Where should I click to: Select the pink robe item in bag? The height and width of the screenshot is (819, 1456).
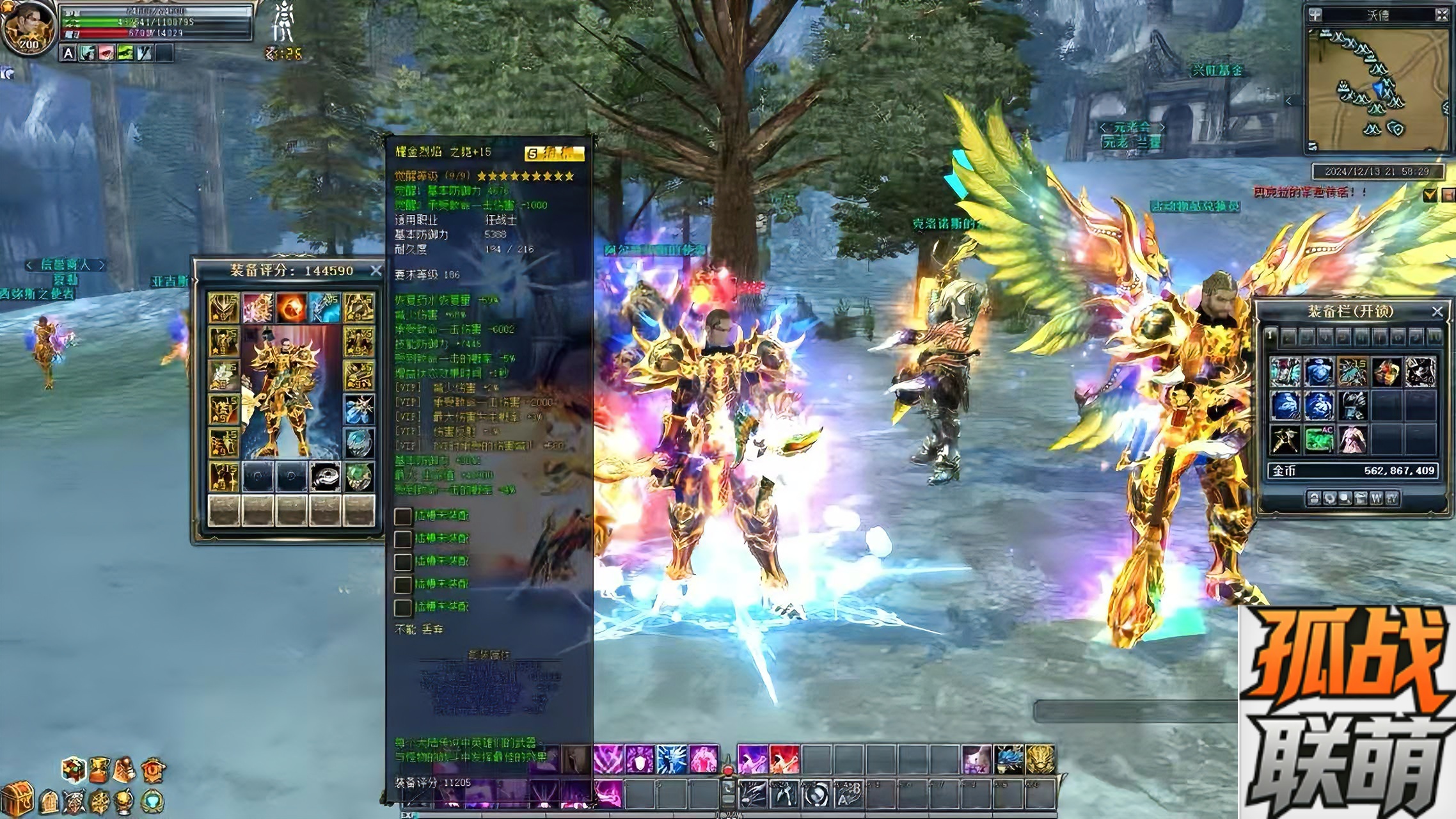[x=1352, y=440]
